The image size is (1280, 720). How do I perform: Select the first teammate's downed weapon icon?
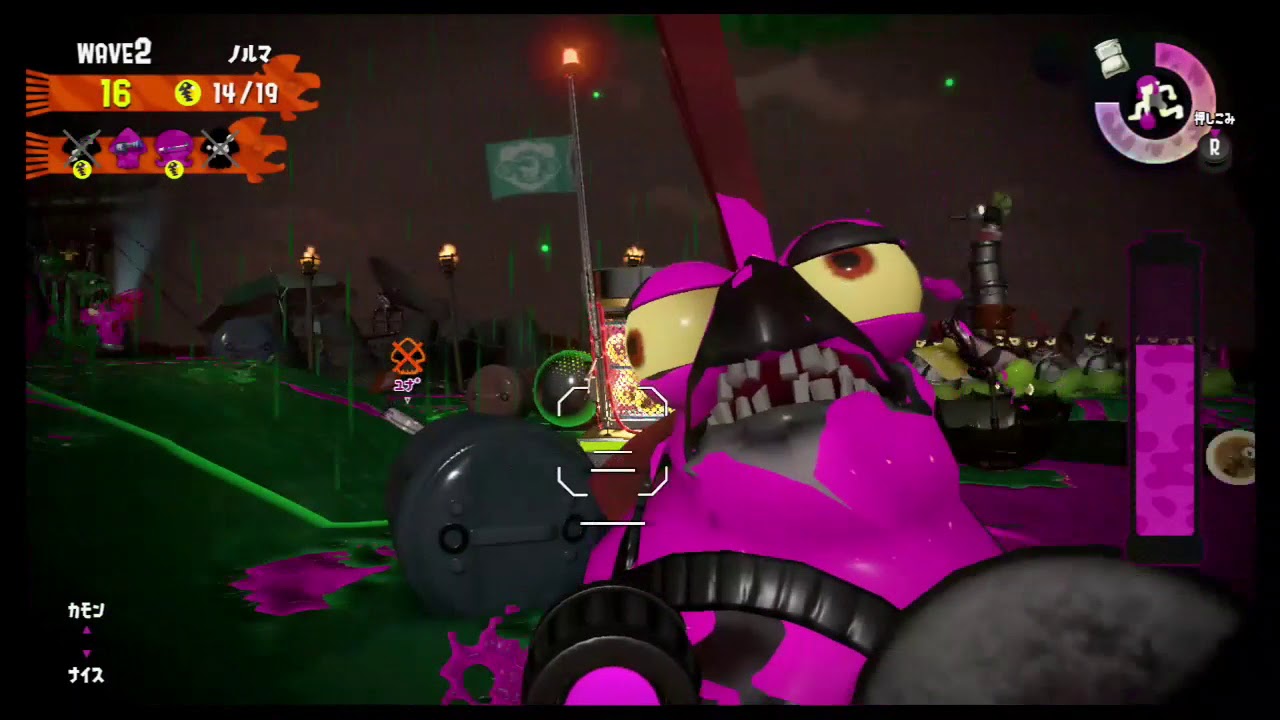pyautogui.click(x=82, y=148)
